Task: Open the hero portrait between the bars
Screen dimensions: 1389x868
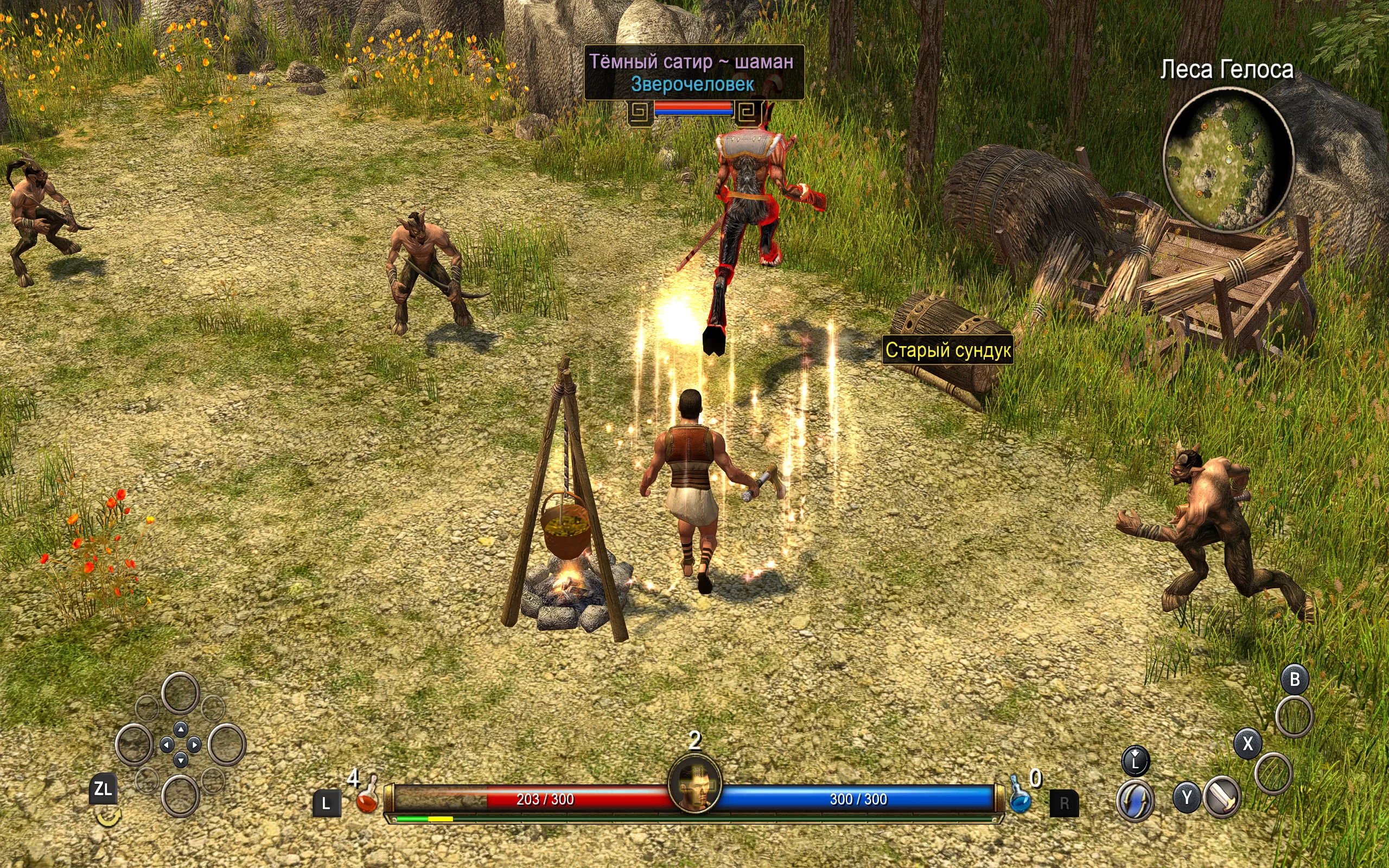Action: point(694,784)
